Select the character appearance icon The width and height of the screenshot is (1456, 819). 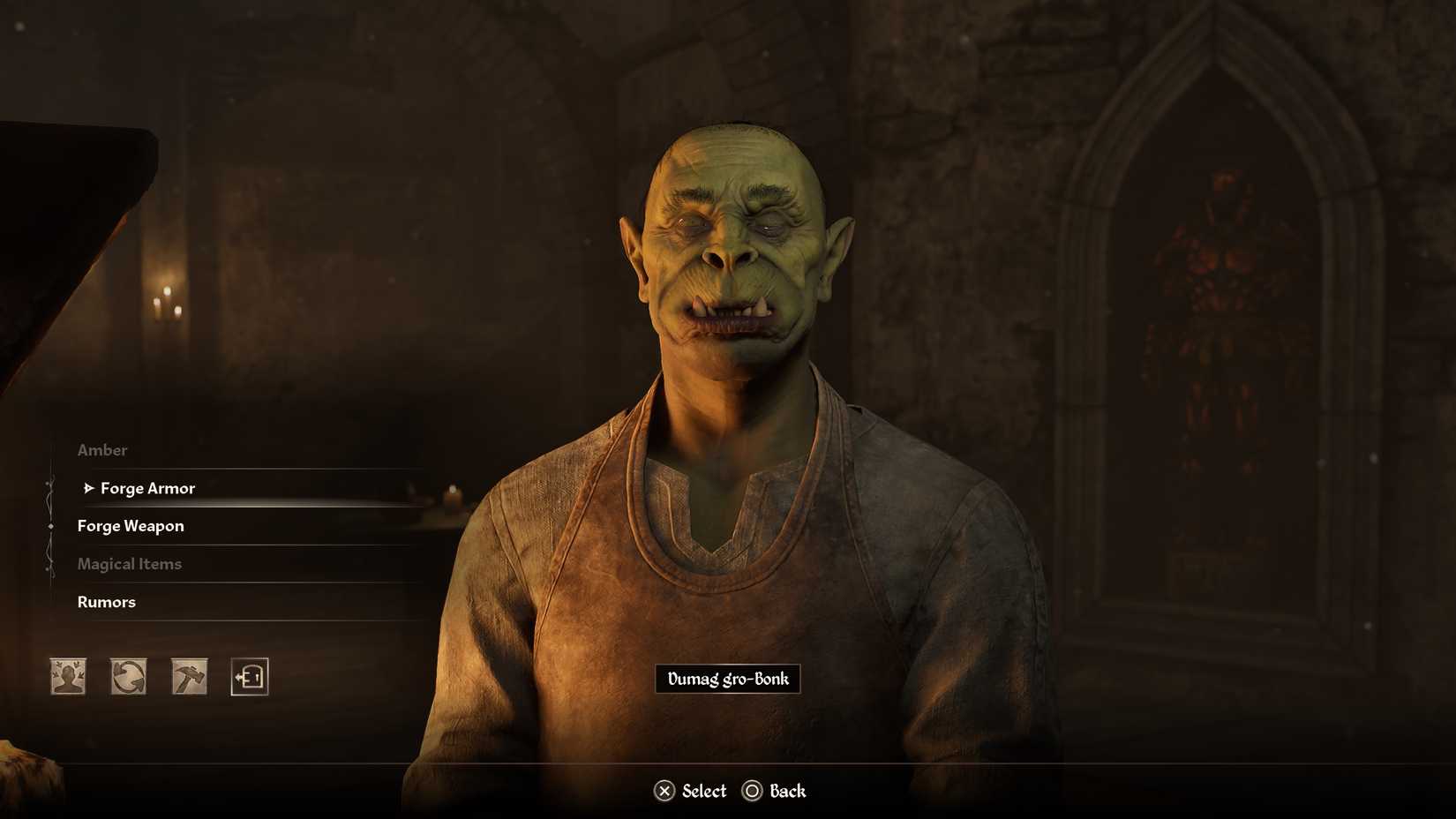point(67,675)
